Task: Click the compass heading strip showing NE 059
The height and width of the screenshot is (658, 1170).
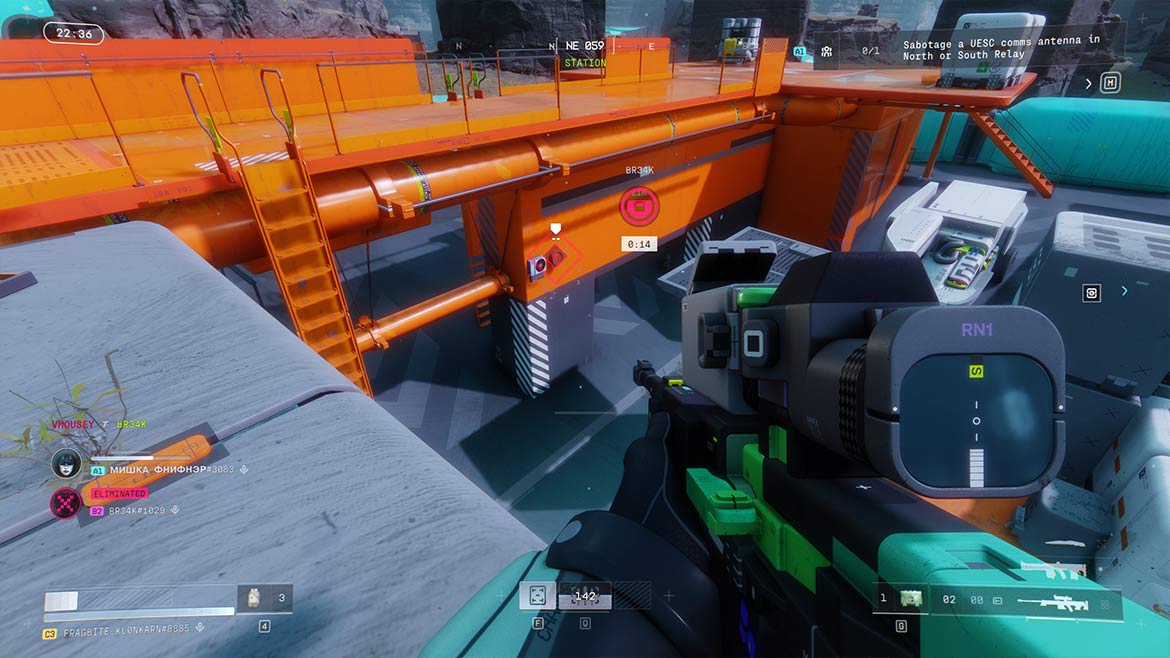Action: (x=585, y=46)
